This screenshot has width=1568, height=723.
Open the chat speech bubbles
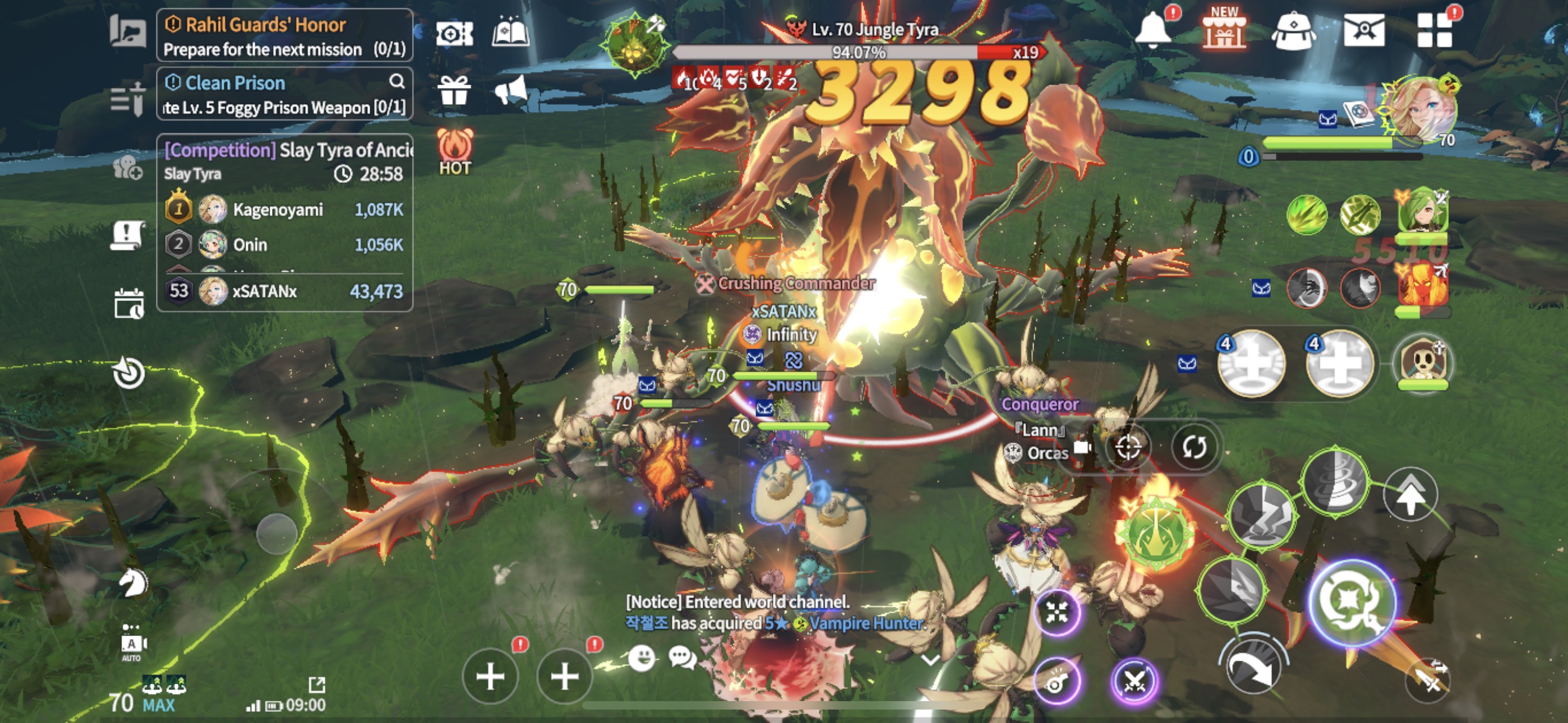click(x=682, y=657)
